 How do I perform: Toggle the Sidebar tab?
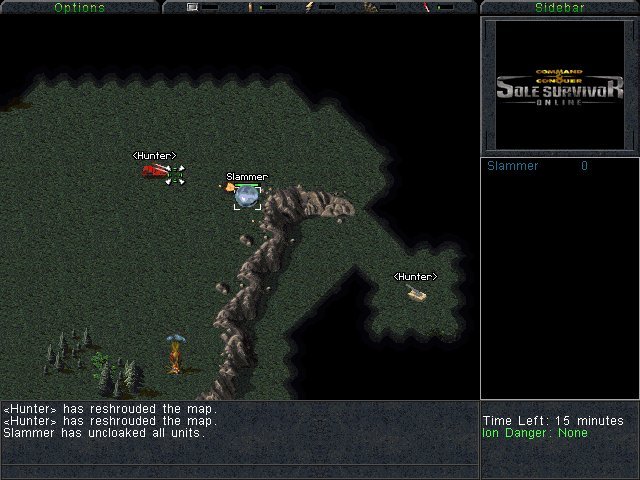[x=559, y=7]
